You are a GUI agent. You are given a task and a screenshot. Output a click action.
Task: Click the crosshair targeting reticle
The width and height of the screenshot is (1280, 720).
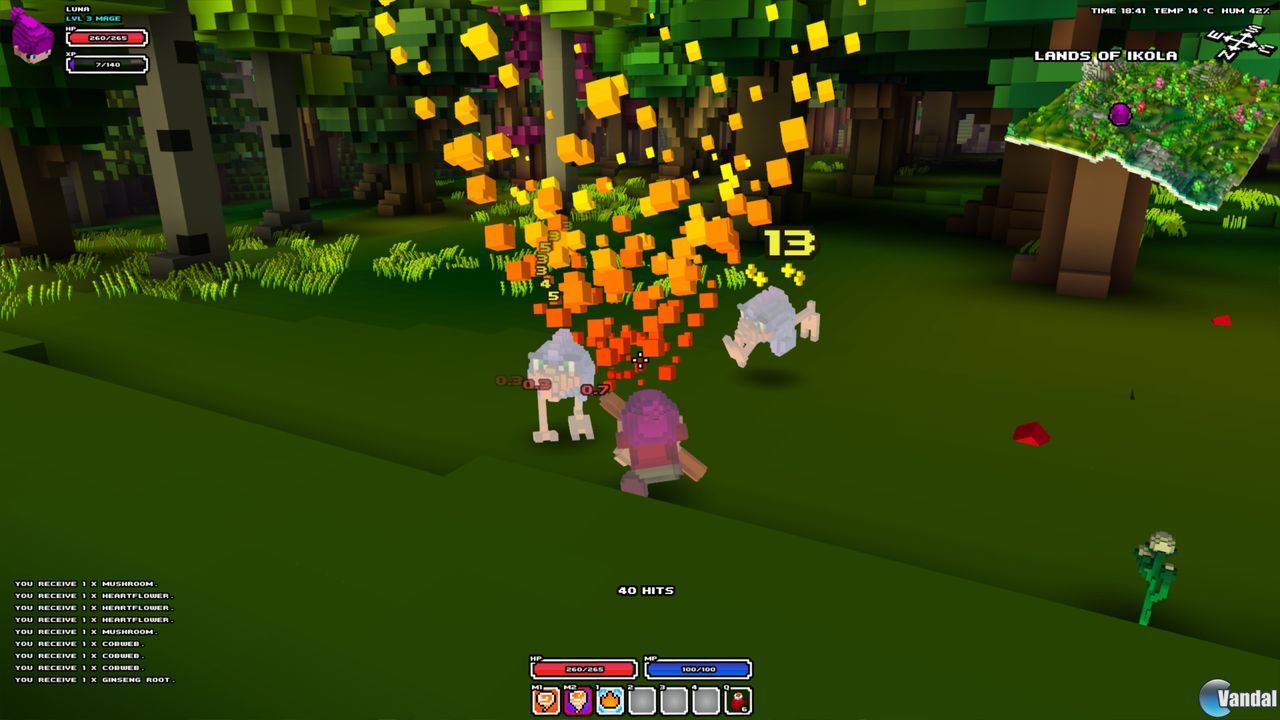coord(641,360)
